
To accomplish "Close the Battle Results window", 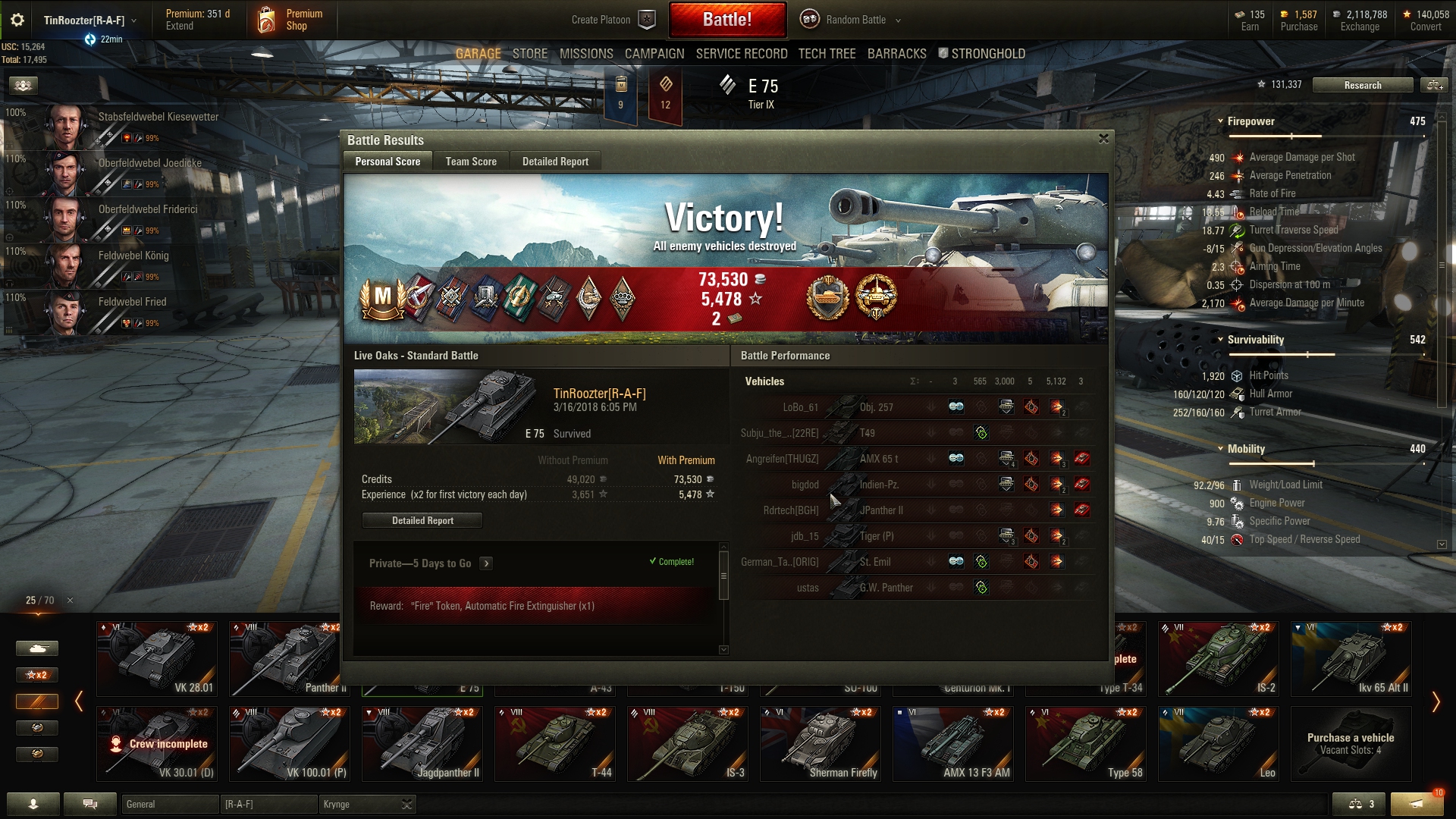I will tap(1103, 139).
